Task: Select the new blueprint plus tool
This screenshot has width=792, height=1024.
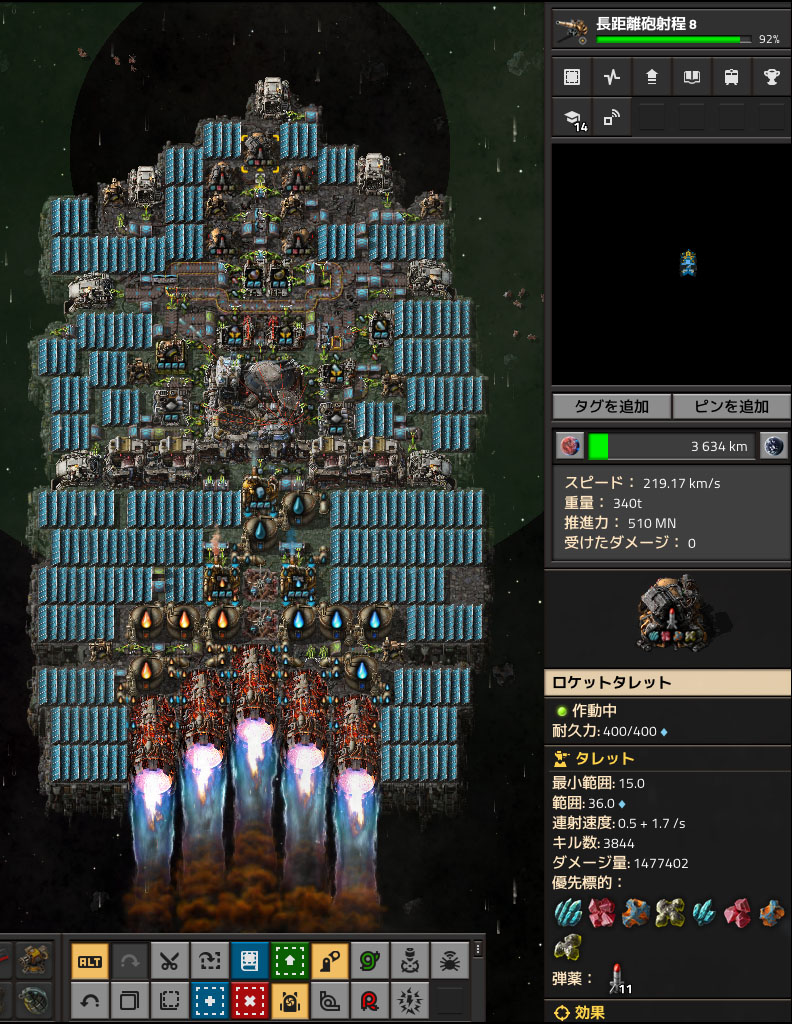Action: (x=210, y=999)
